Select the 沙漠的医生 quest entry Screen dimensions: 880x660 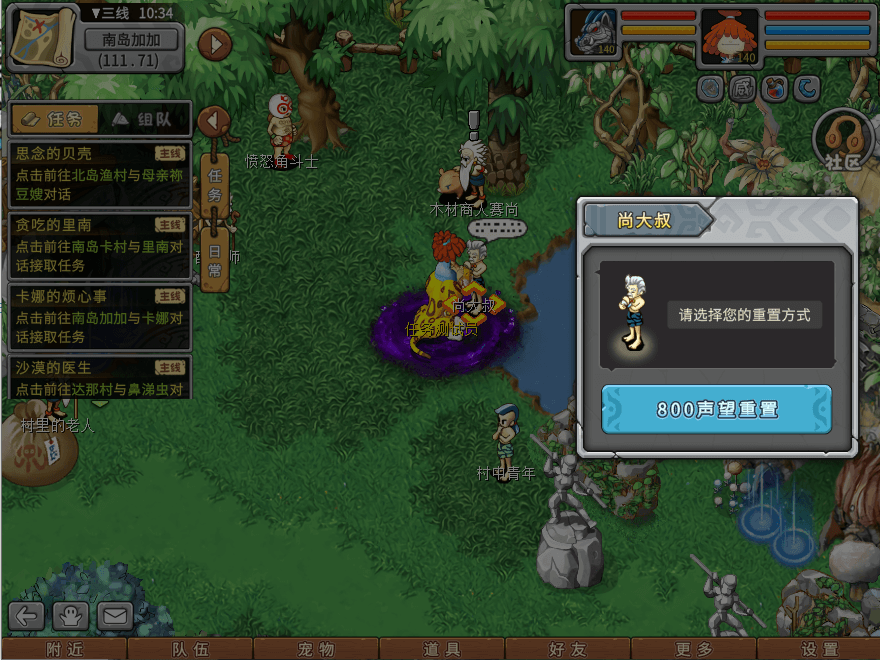pyautogui.click(x=99, y=377)
